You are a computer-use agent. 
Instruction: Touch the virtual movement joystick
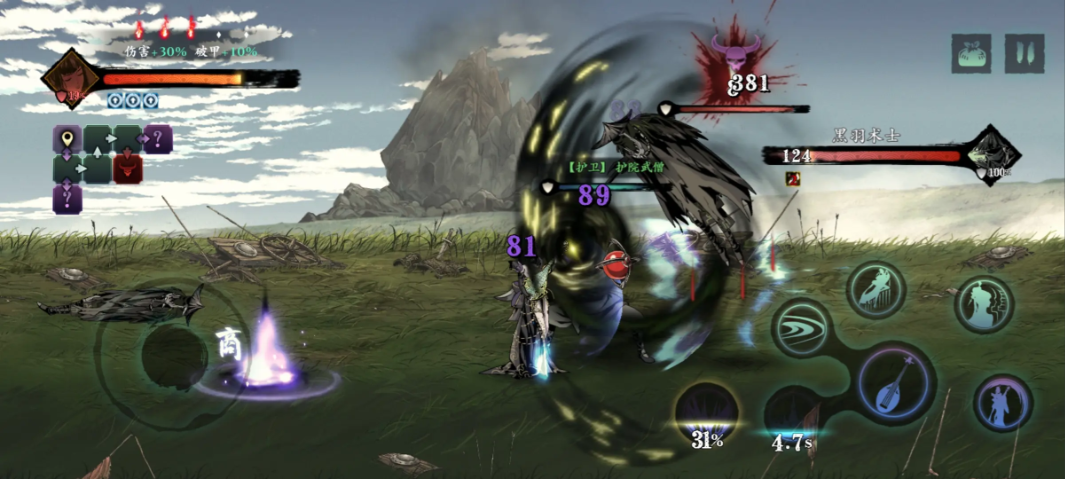172,357
